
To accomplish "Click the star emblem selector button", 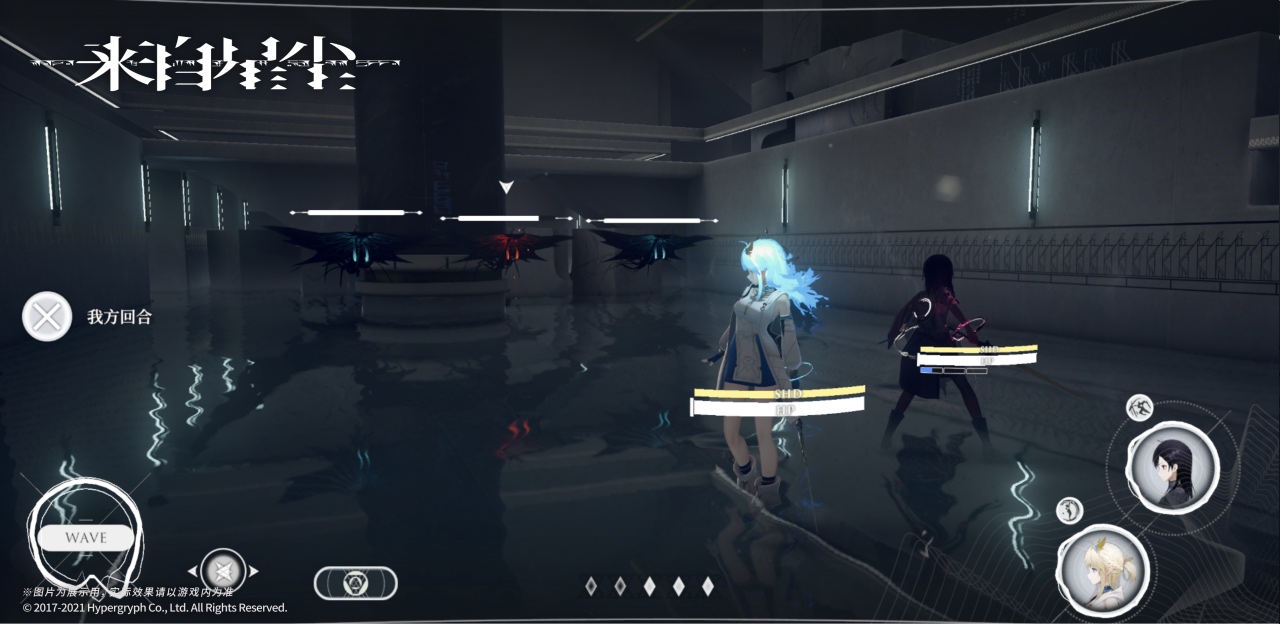I will click(x=223, y=571).
